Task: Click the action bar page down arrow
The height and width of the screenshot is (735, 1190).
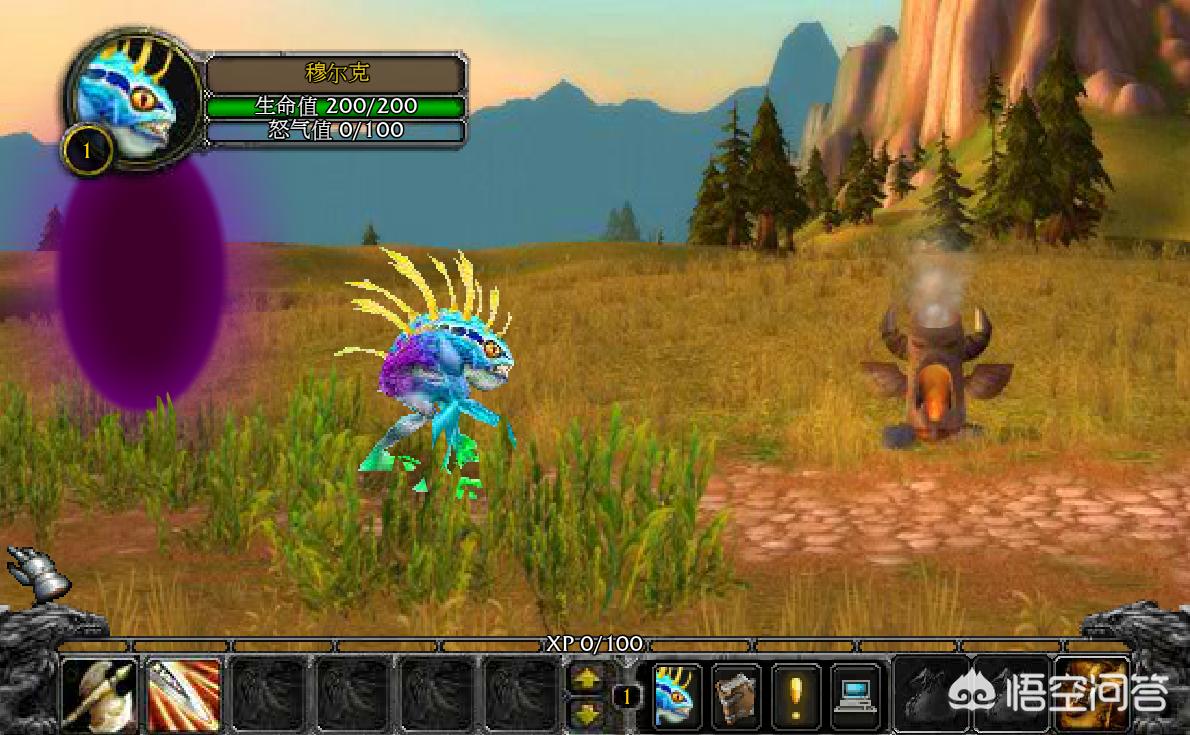Action: pos(587,712)
